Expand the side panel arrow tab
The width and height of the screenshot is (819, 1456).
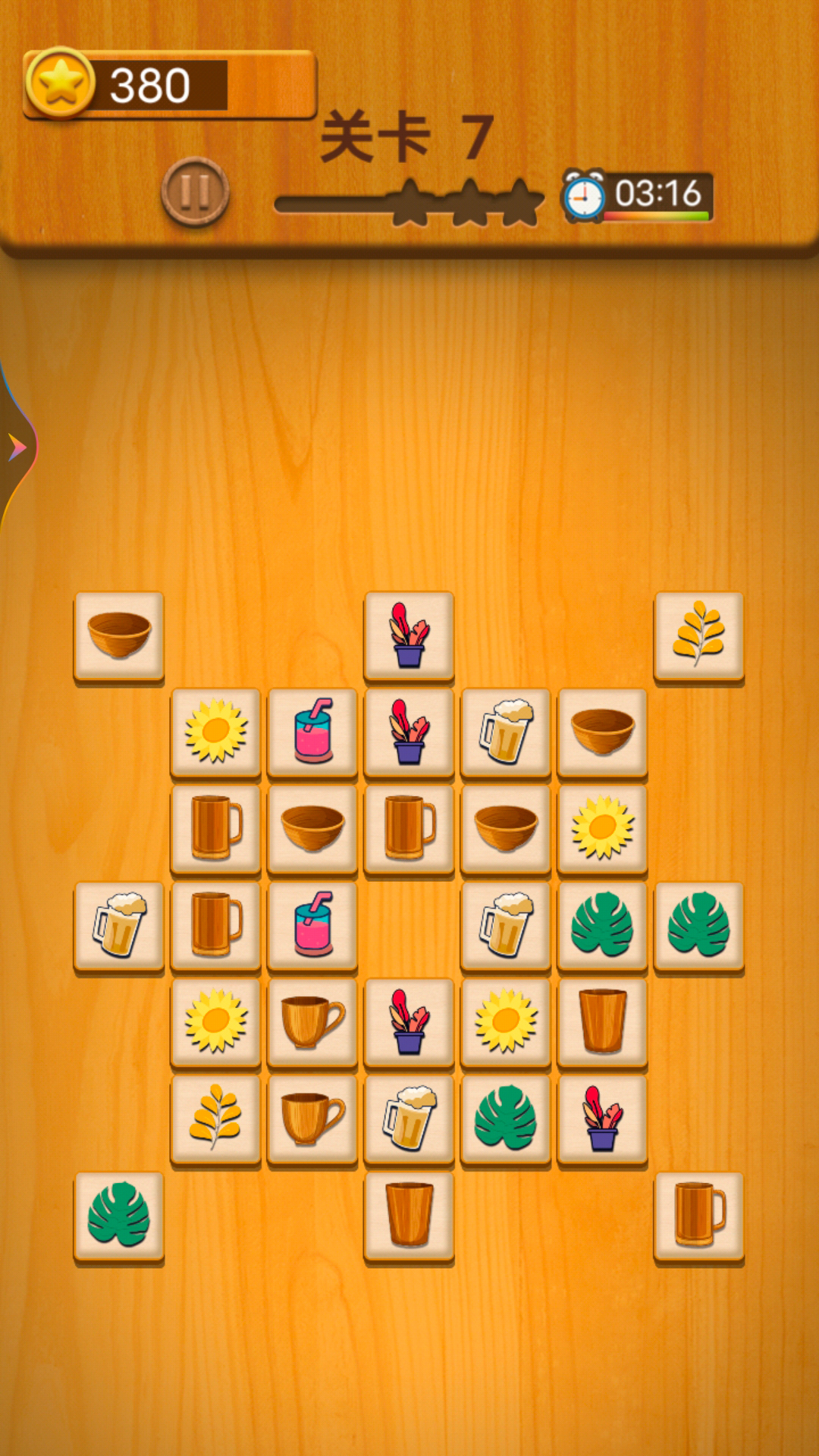(x=17, y=447)
